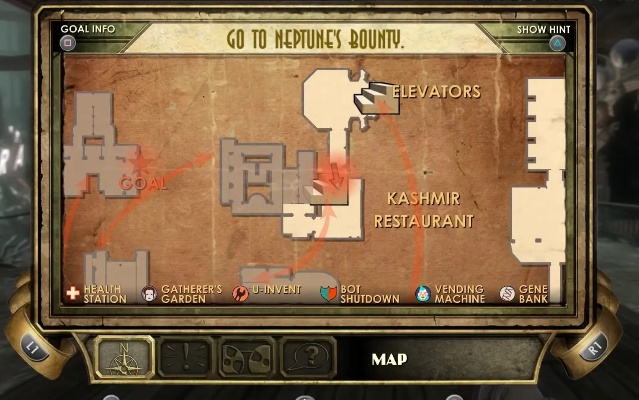Select the Bot Shutdown legend entry
Screen dimensions: 639x400
[359, 293]
